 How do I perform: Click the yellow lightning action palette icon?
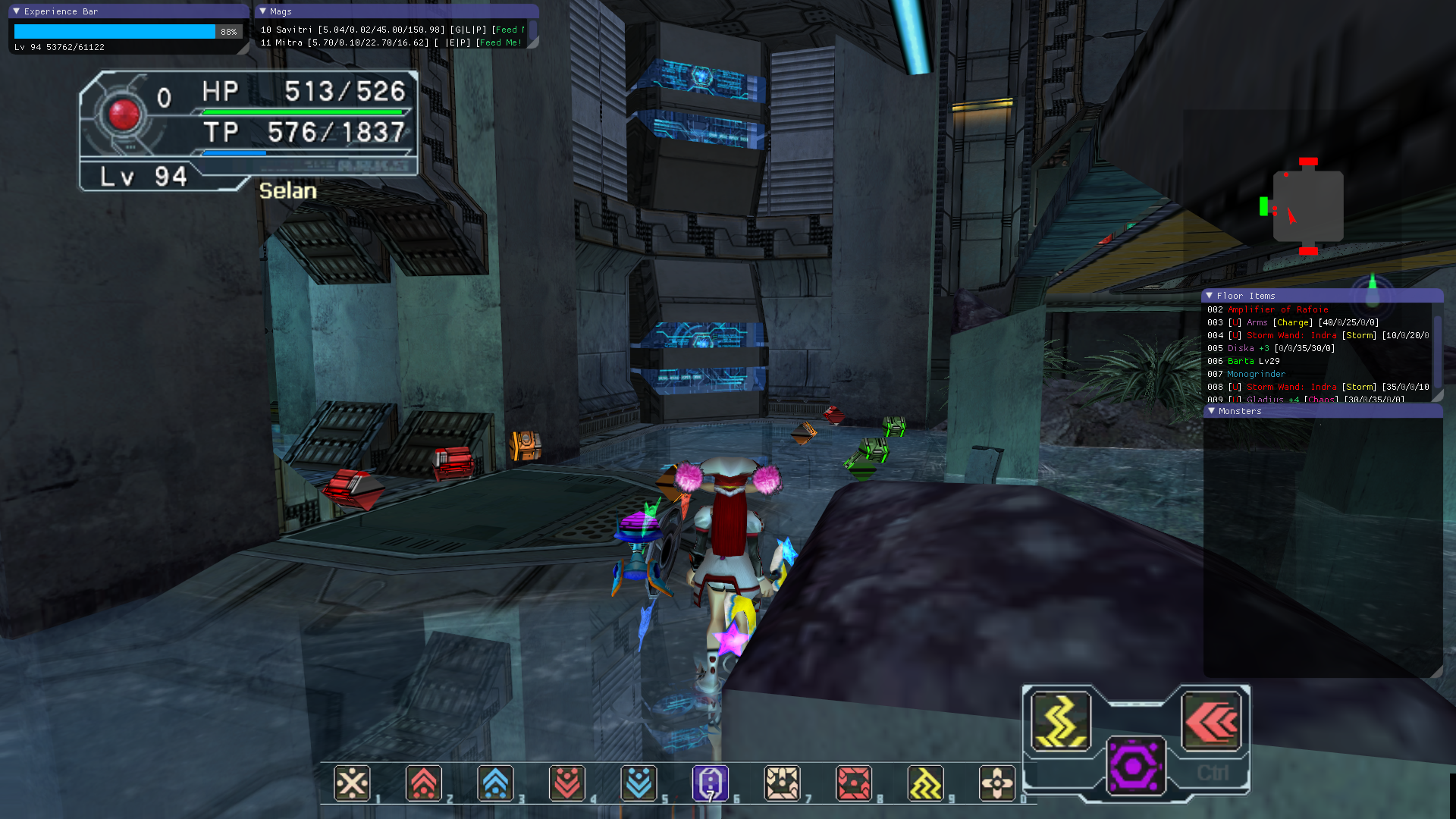[1061, 720]
